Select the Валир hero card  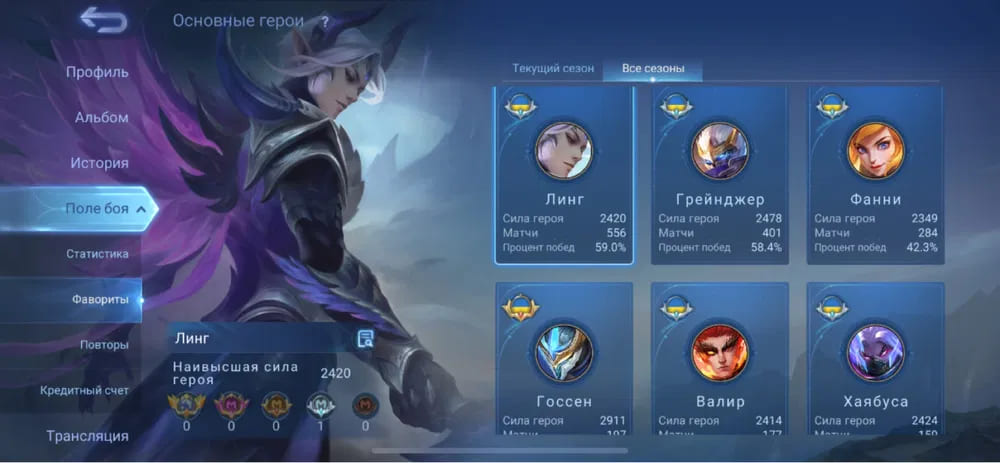[720, 360]
